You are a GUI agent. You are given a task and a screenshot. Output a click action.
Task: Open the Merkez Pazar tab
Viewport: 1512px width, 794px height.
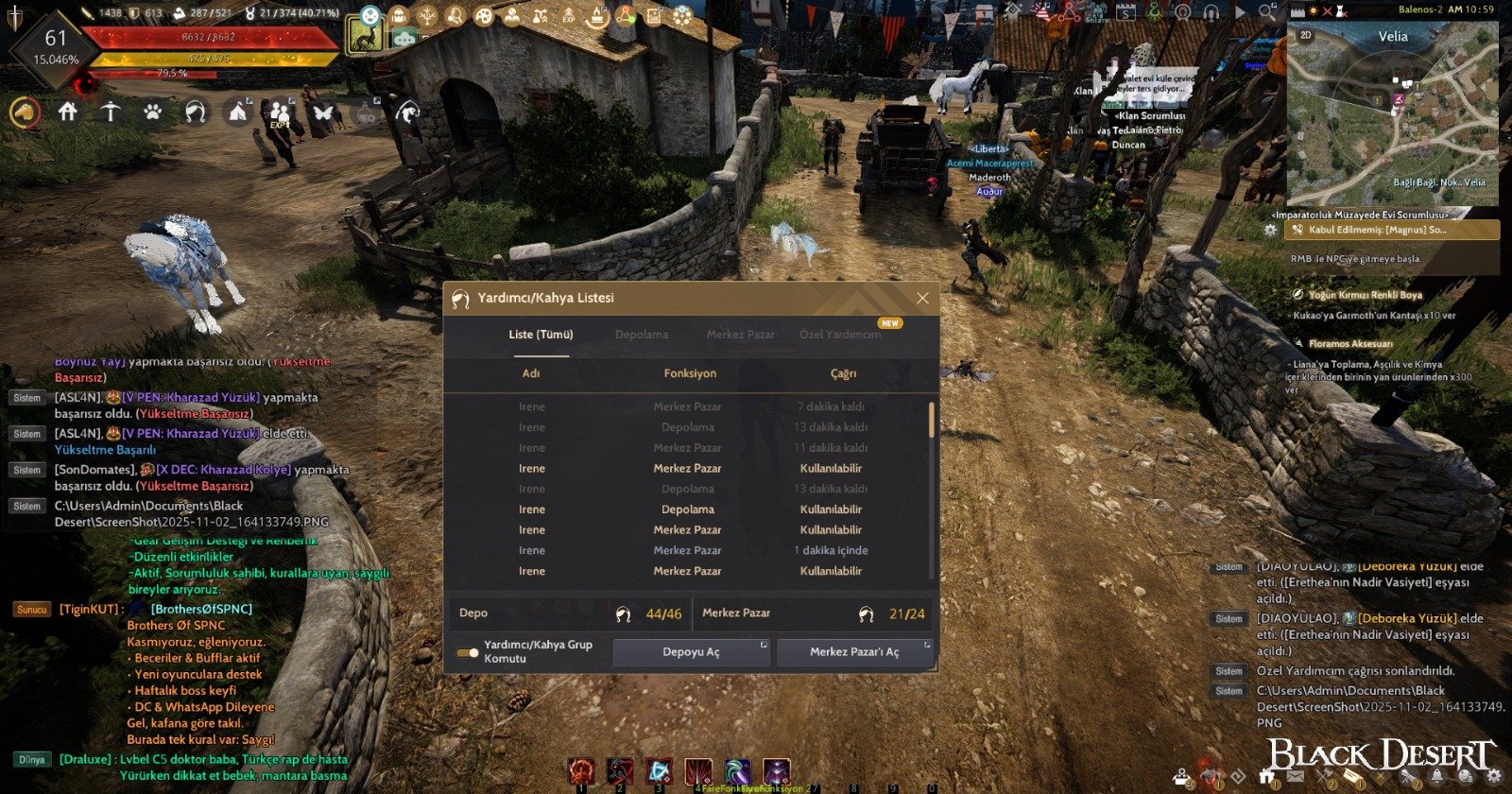point(740,335)
